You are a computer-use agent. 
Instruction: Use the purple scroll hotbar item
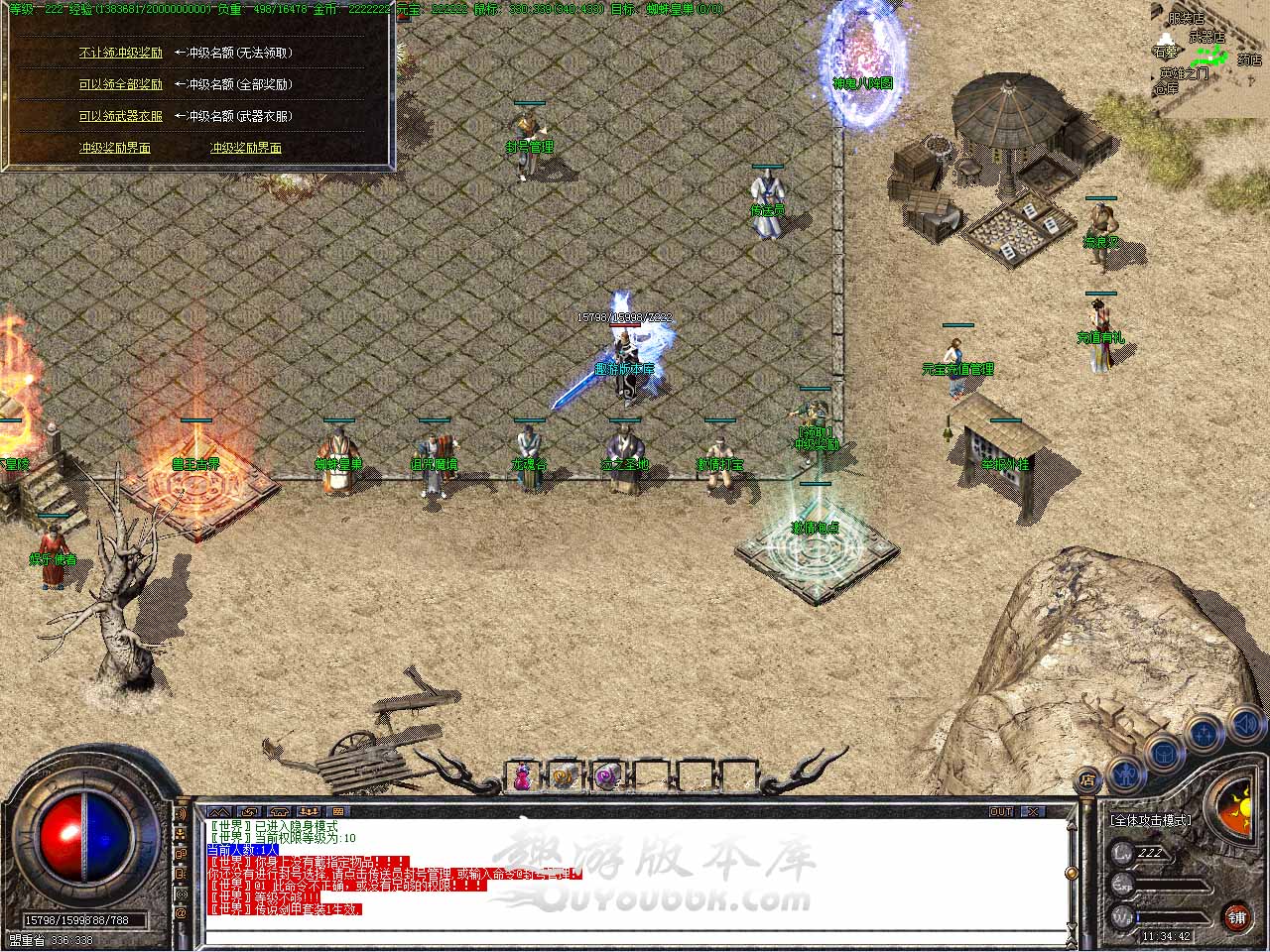[606, 776]
